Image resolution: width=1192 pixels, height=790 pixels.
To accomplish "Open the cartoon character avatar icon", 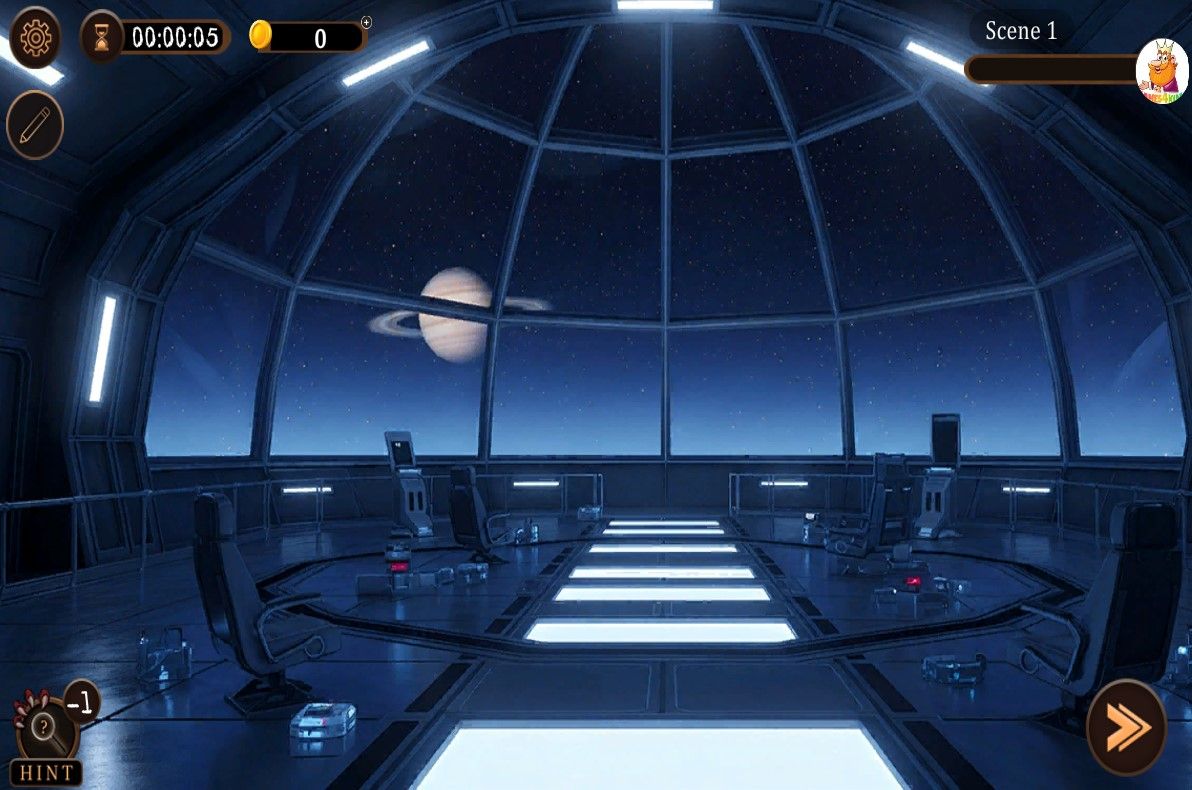I will point(1162,70).
